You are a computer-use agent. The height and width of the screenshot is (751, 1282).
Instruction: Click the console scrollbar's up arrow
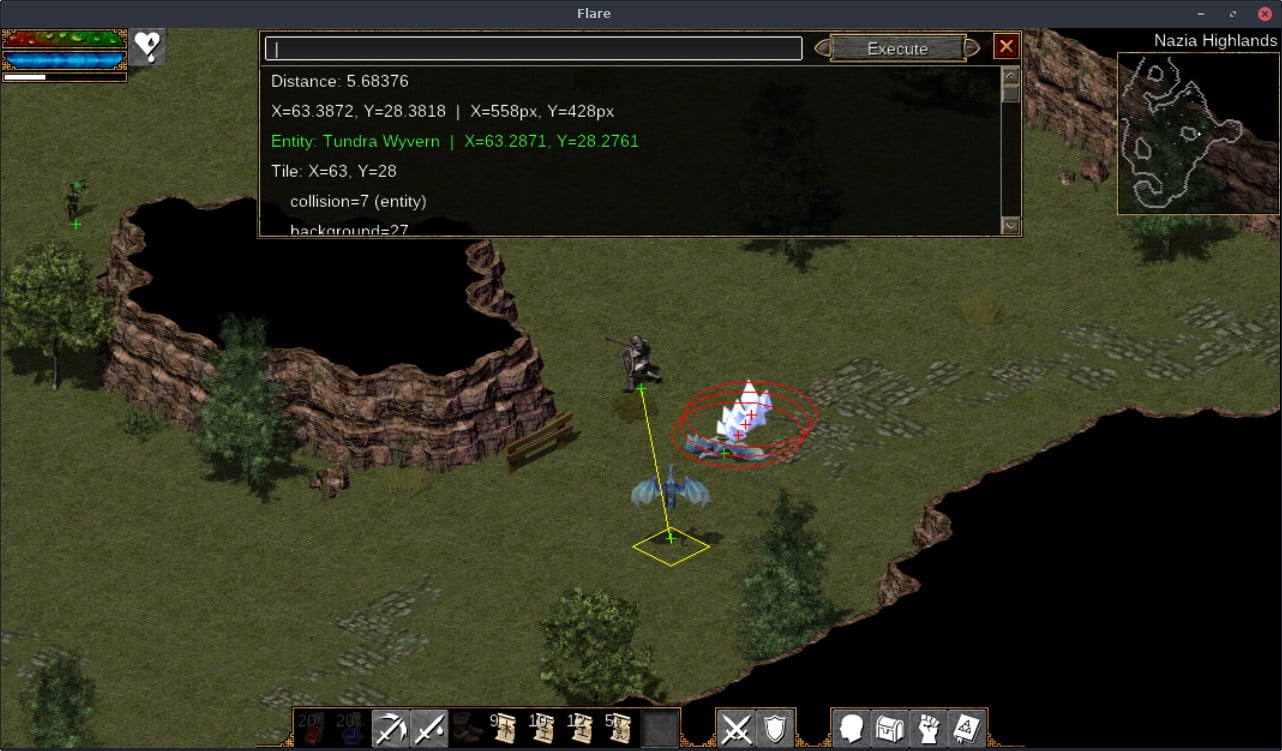click(x=1010, y=76)
